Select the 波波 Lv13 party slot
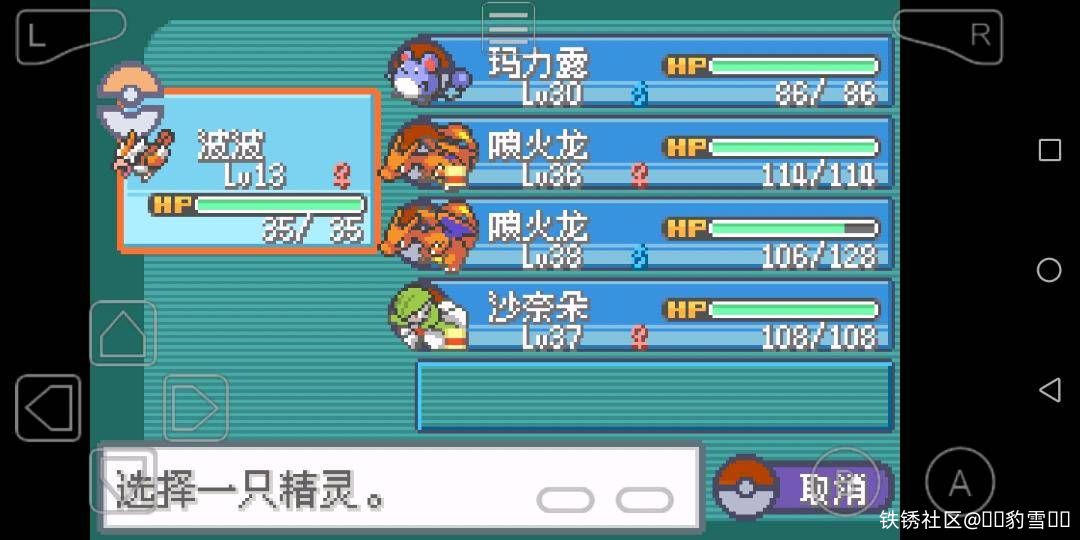1080x540 pixels. pyautogui.click(x=248, y=172)
